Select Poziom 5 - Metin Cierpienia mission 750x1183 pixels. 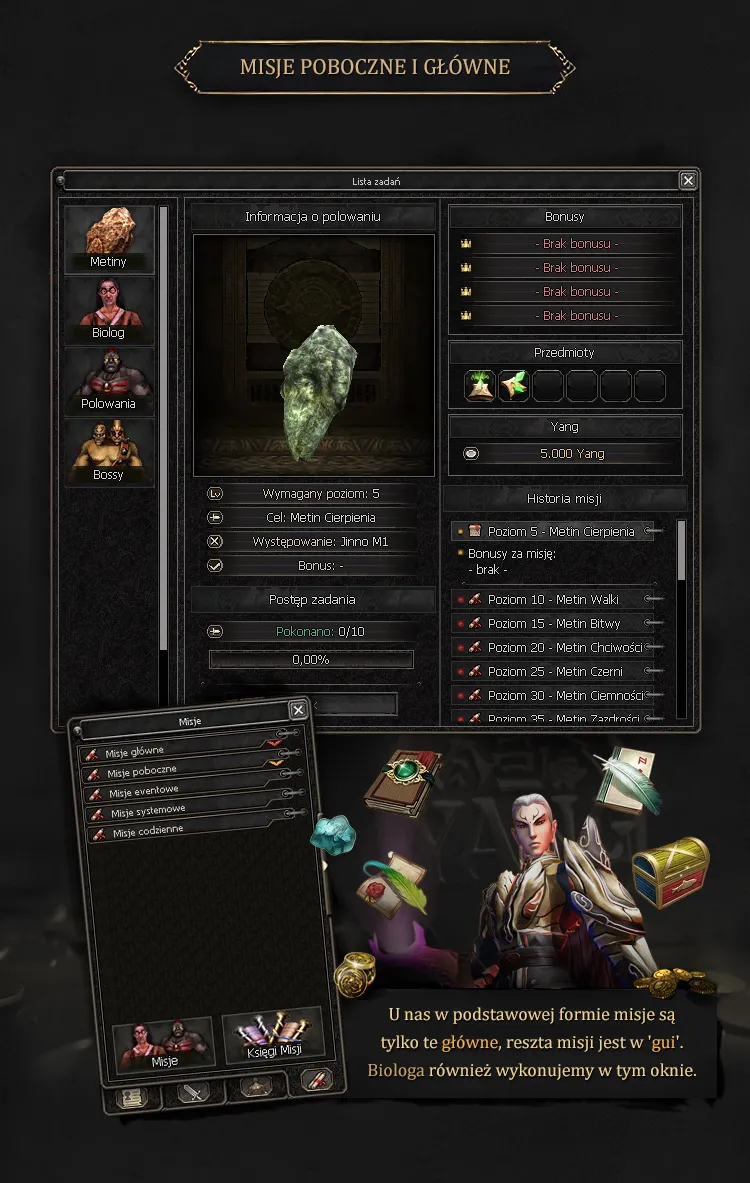[560, 532]
